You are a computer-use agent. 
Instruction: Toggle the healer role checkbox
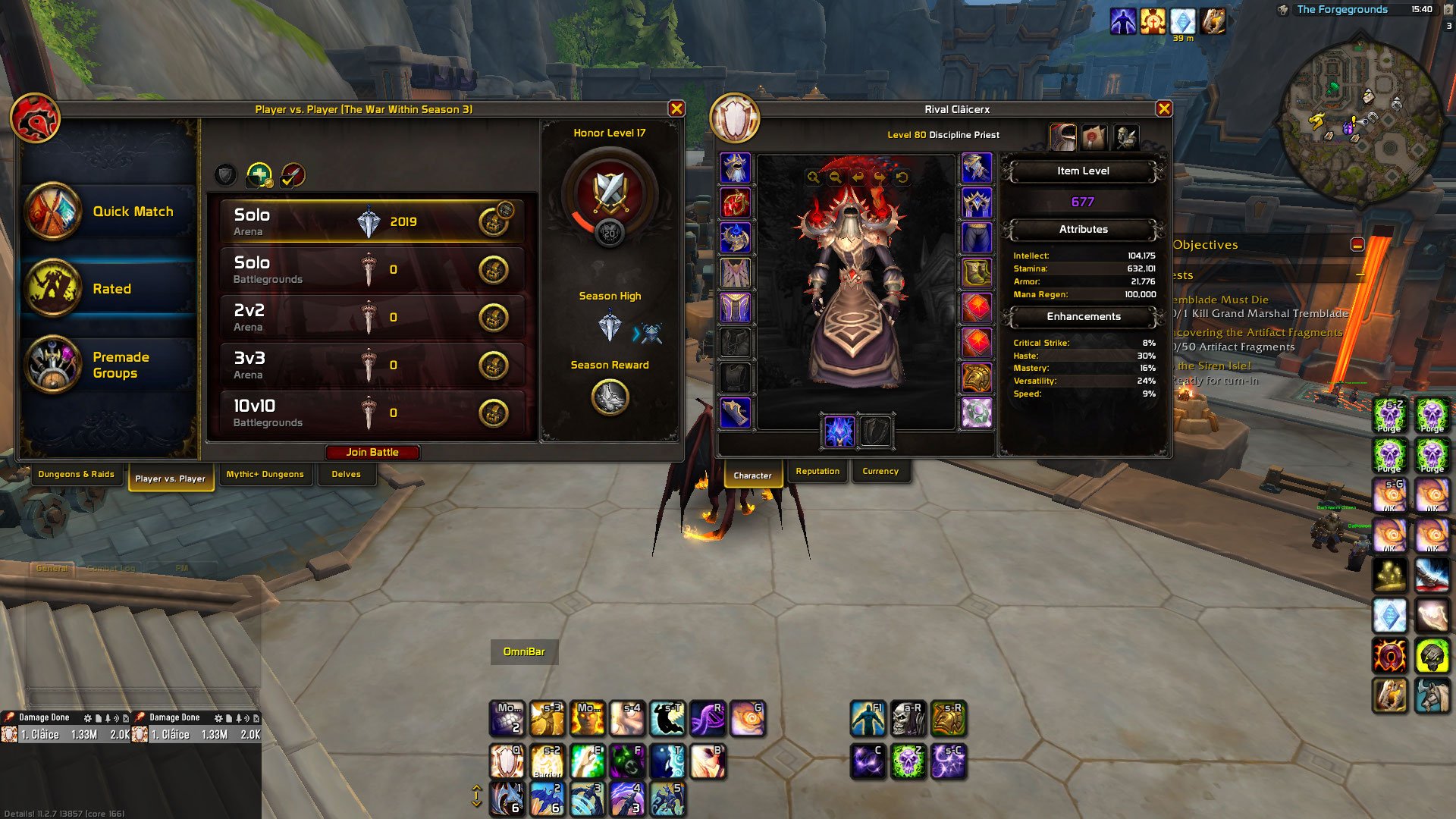pos(259,175)
